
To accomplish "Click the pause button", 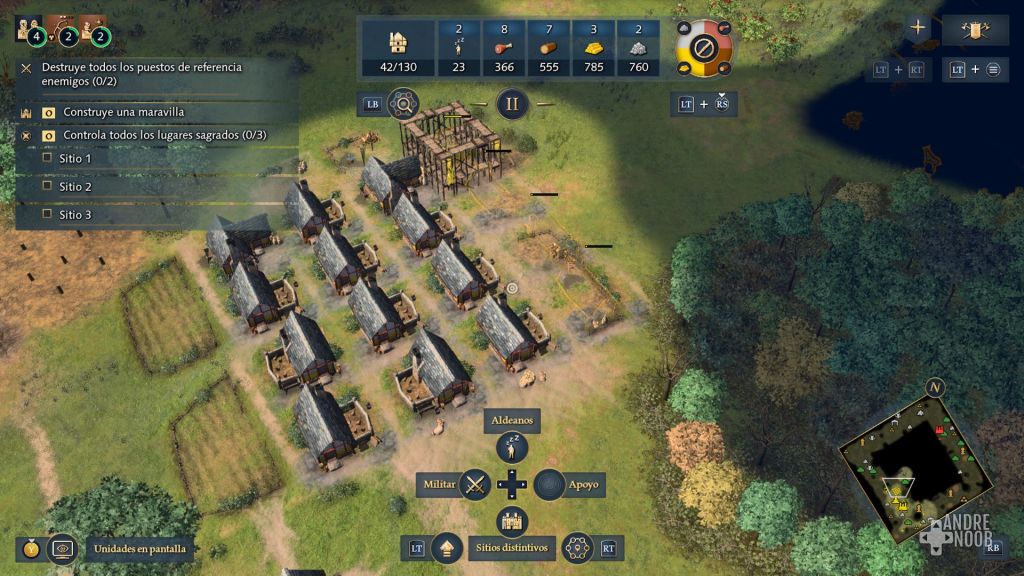I will pyautogui.click(x=512, y=103).
